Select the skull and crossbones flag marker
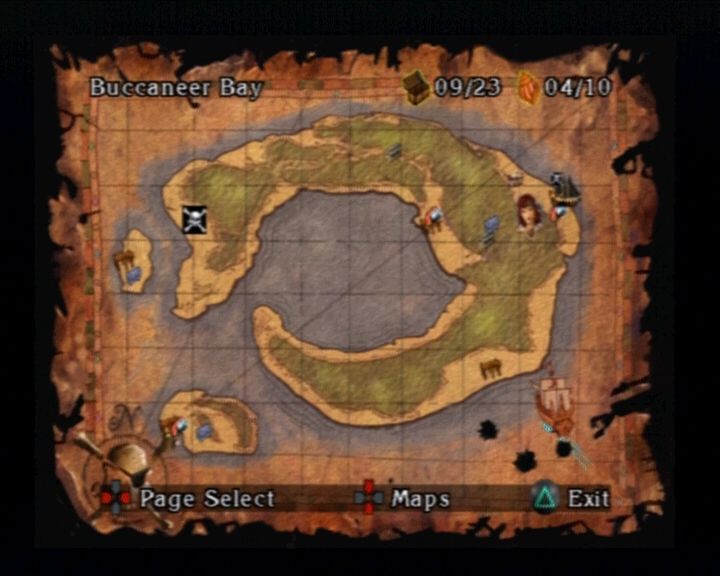The width and height of the screenshot is (720, 576). pos(194,219)
